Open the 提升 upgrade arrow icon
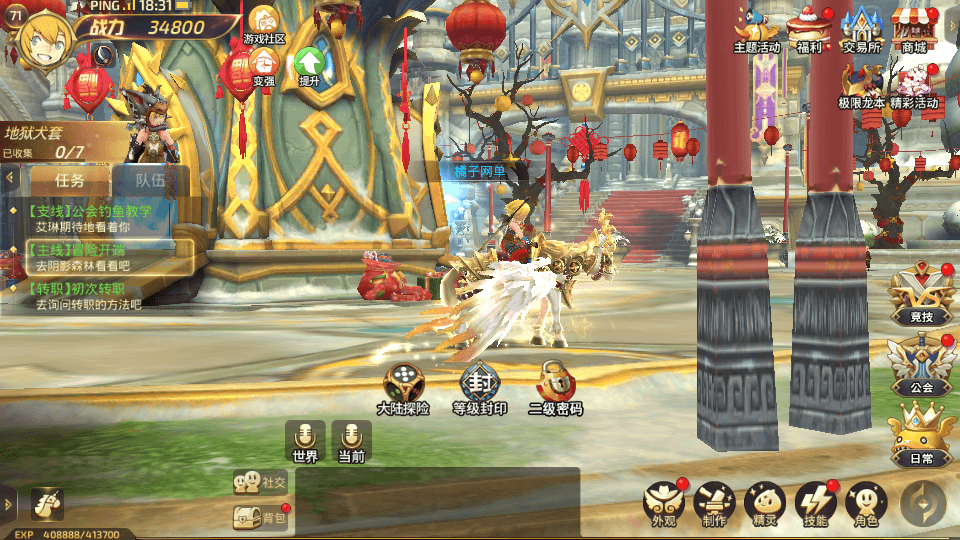This screenshot has height=540, width=960. (x=309, y=66)
